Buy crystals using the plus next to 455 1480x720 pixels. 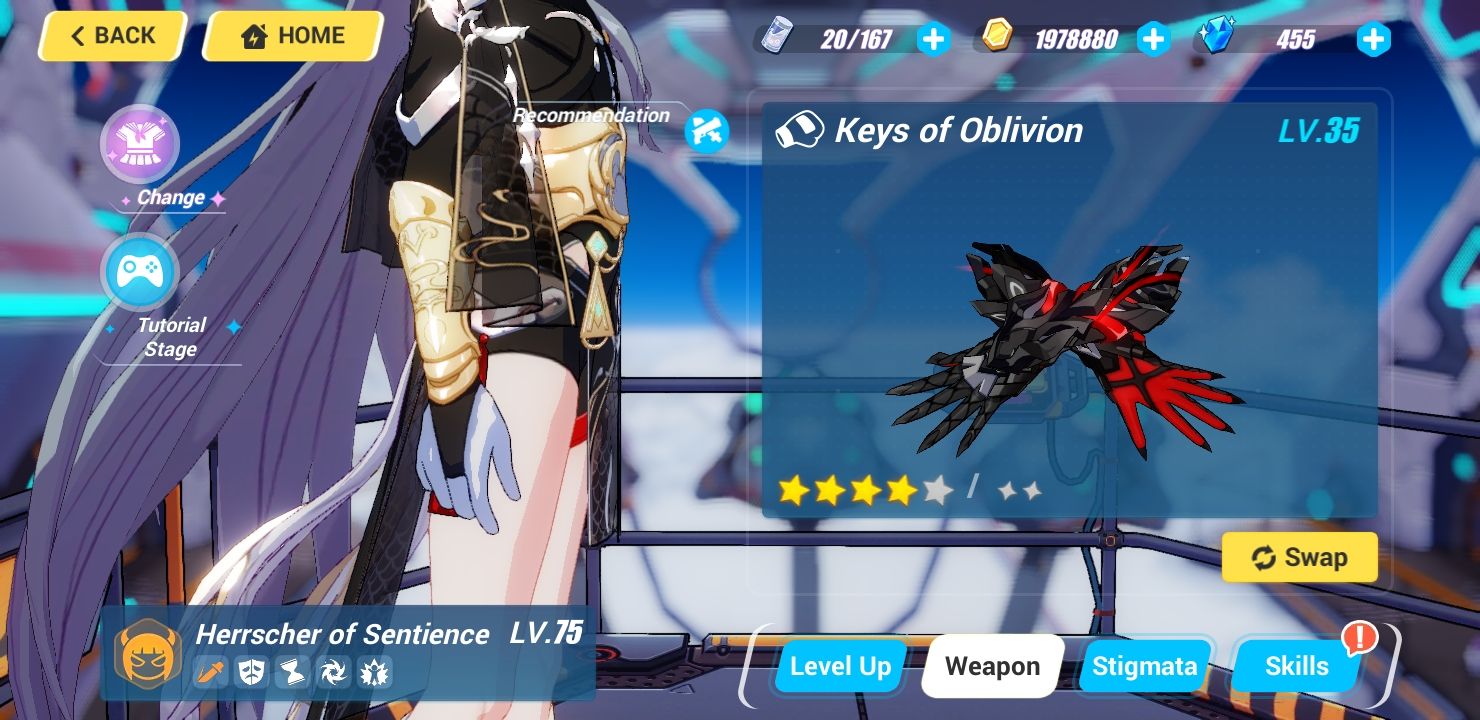(1374, 39)
